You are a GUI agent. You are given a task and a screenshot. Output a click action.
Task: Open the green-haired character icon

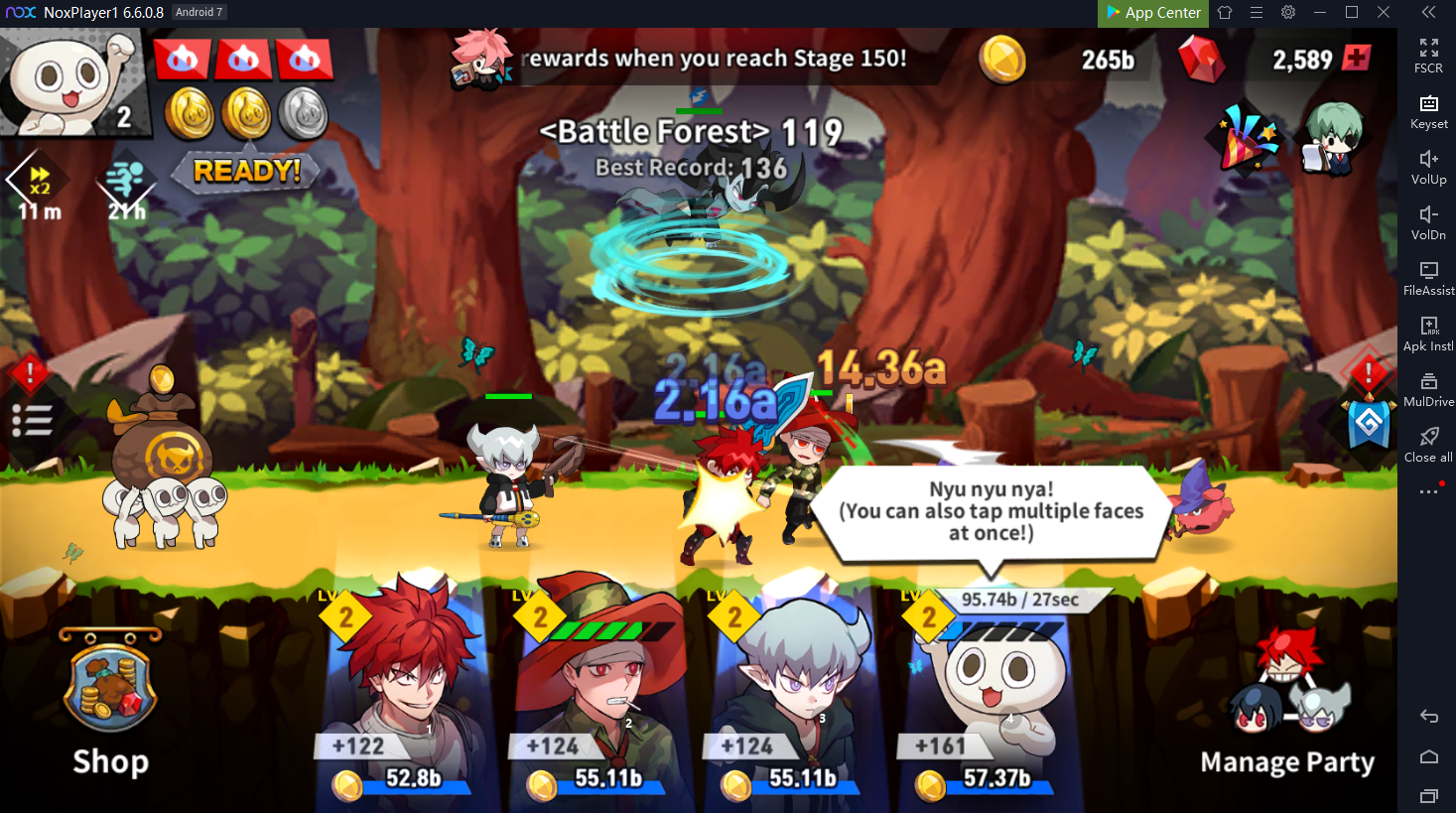pyautogui.click(x=1332, y=139)
